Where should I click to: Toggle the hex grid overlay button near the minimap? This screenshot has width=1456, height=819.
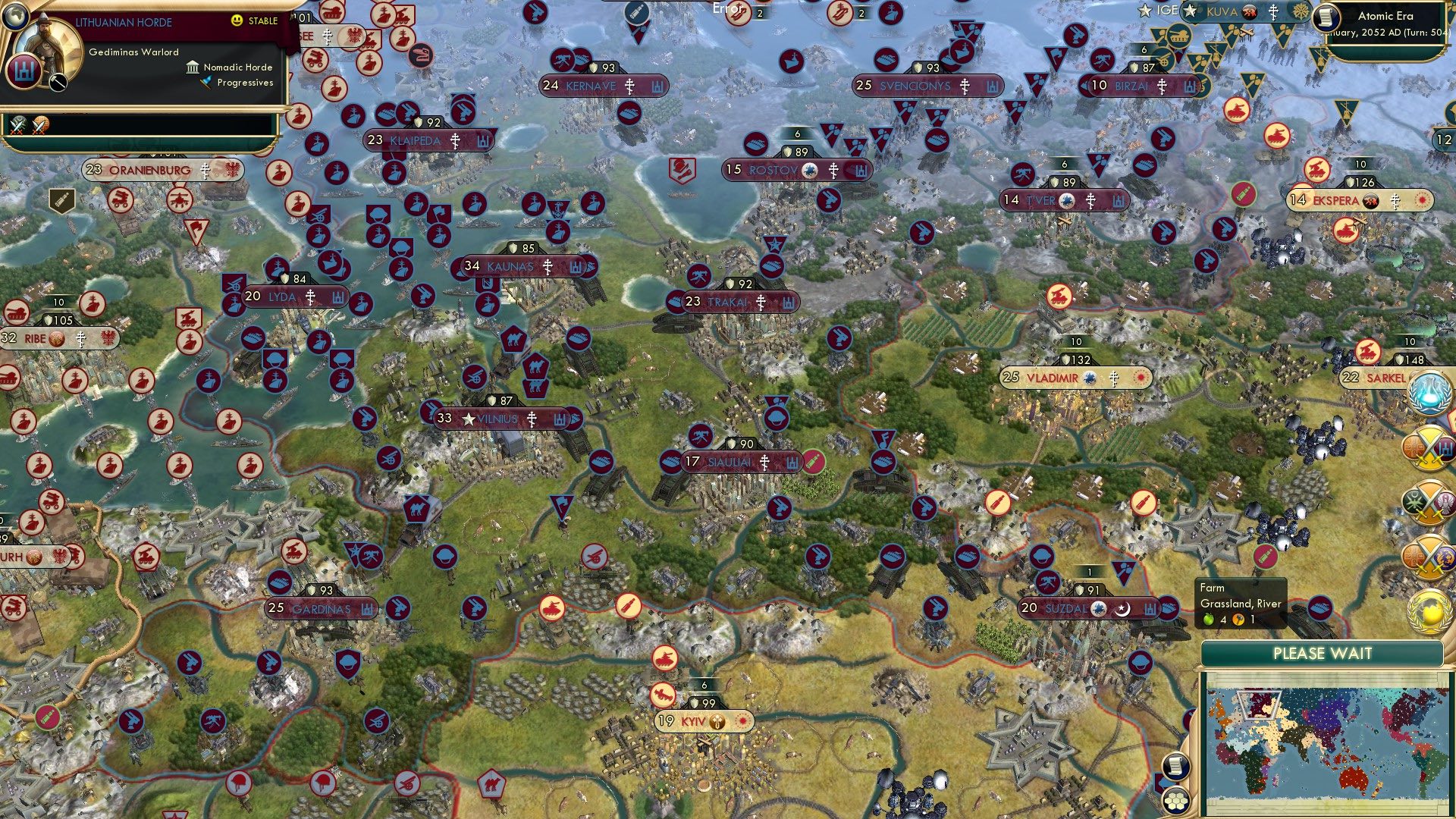pos(1175,802)
